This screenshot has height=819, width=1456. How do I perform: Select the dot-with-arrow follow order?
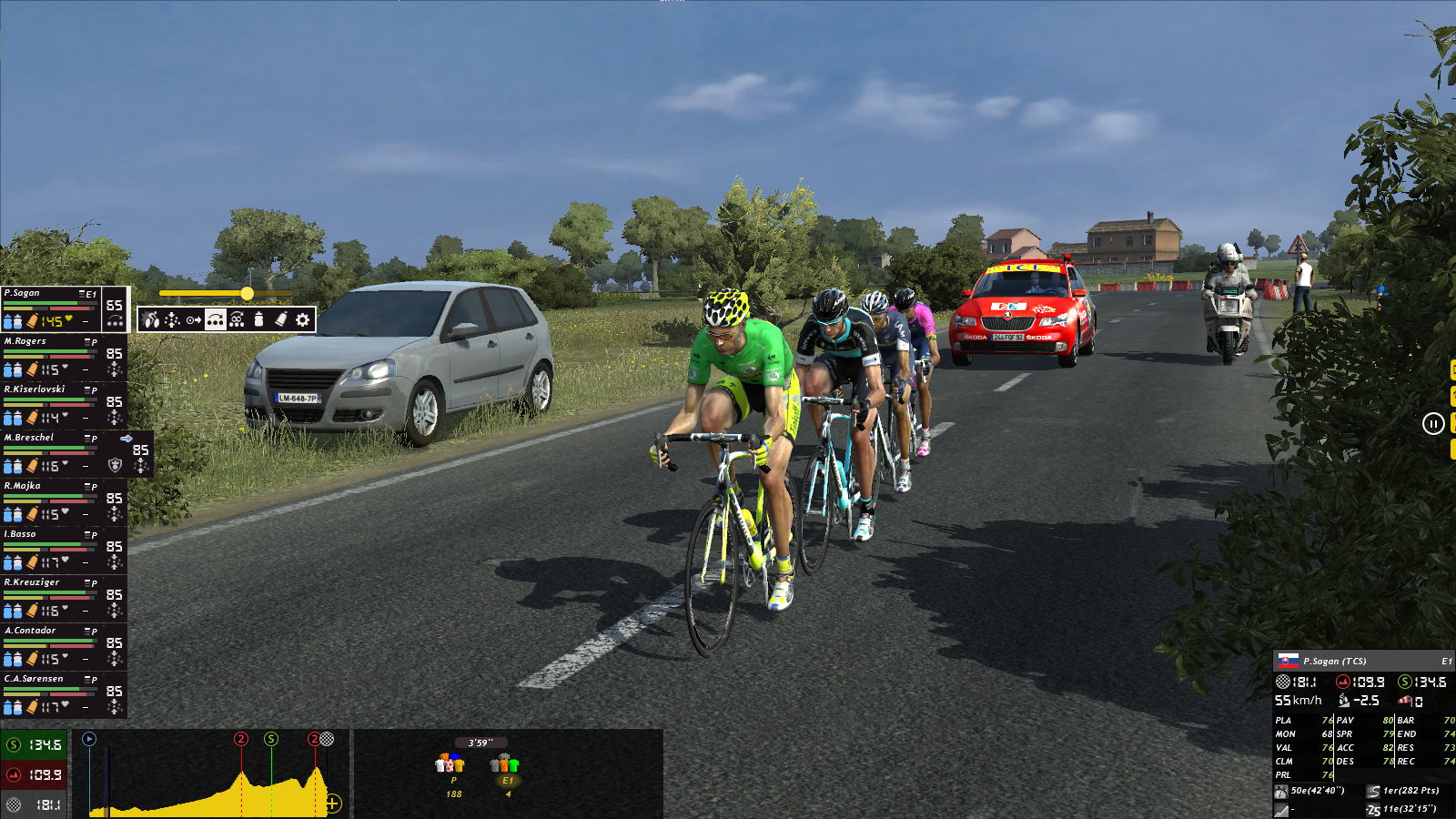coord(194,319)
